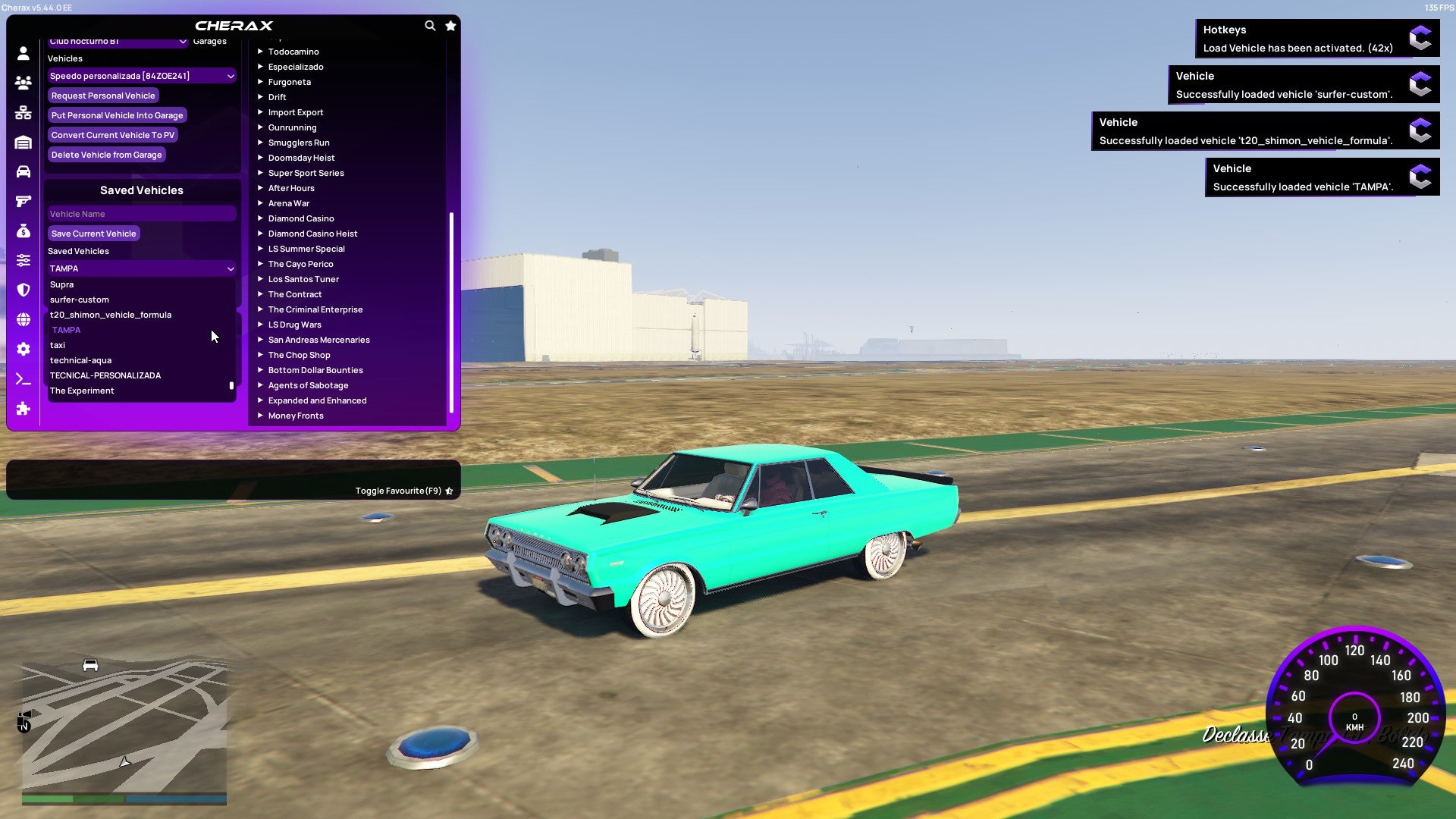Click the money bag icon in sidebar
The height and width of the screenshot is (819, 1456).
point(23,230)
